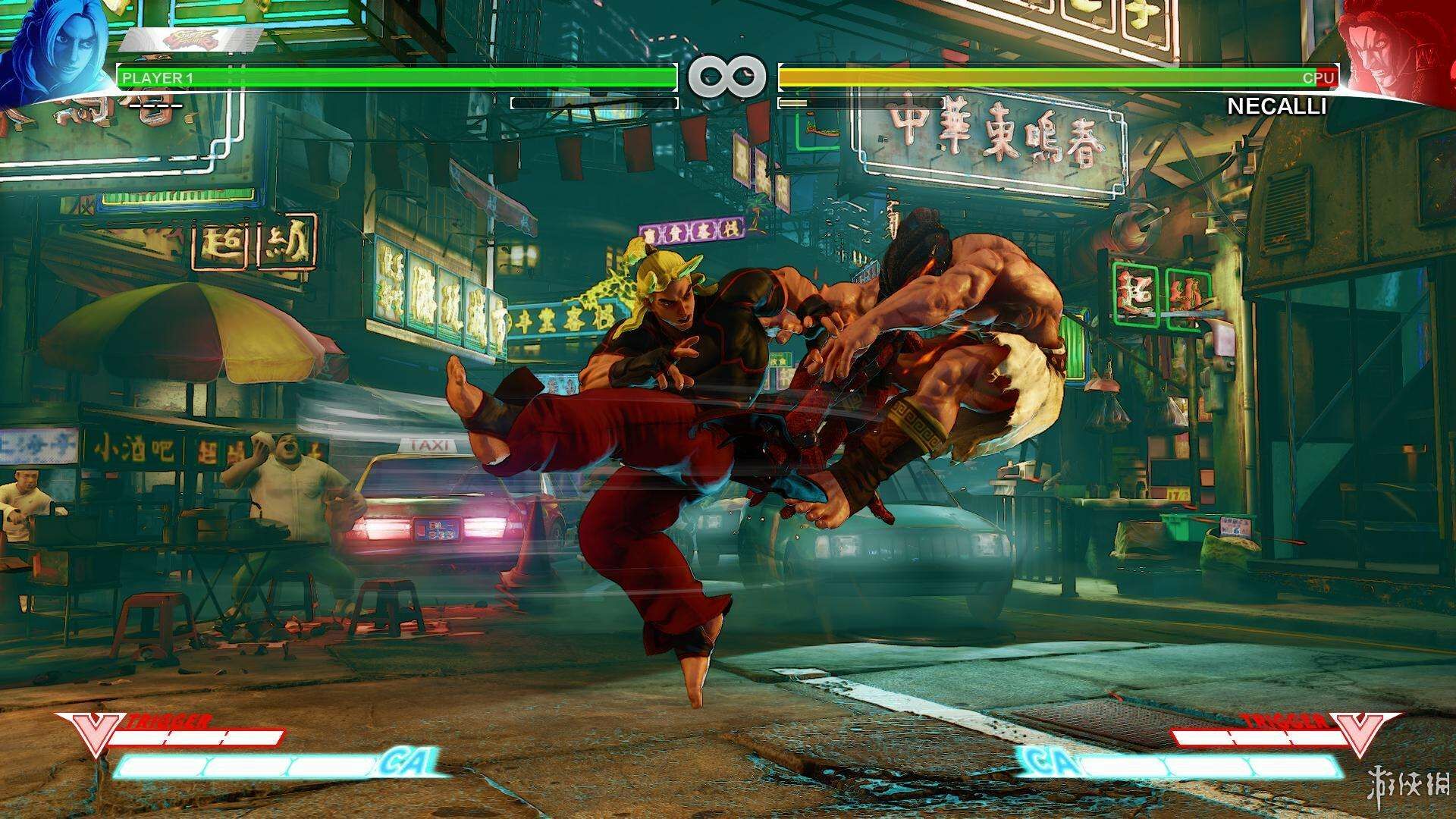Click Player 1's blue character portrait
Viewport: 1456px width, 819px height.
coord(52,52)
